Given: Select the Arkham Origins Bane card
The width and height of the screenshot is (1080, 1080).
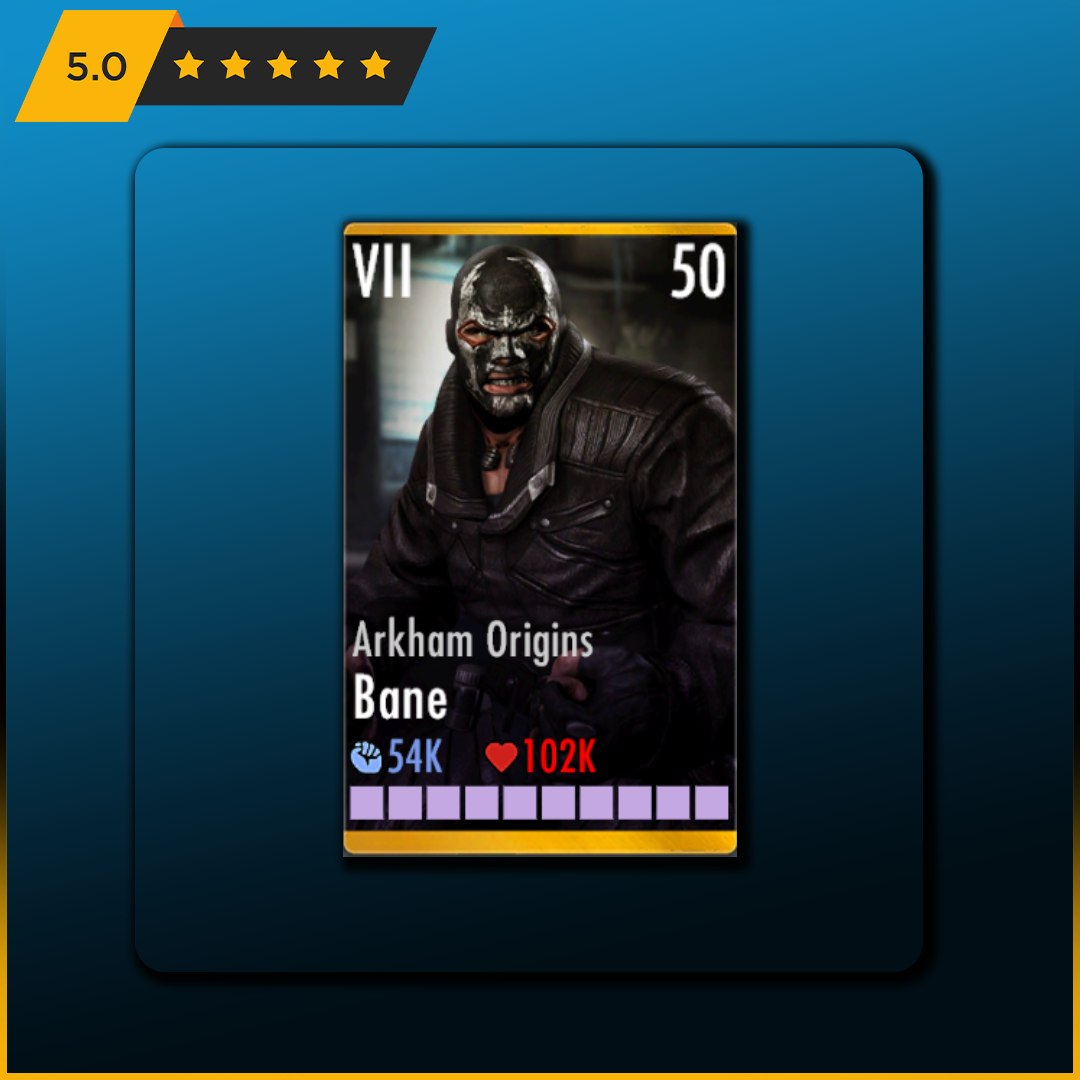Looking at the screenshot, I should (x=540, y=538).
